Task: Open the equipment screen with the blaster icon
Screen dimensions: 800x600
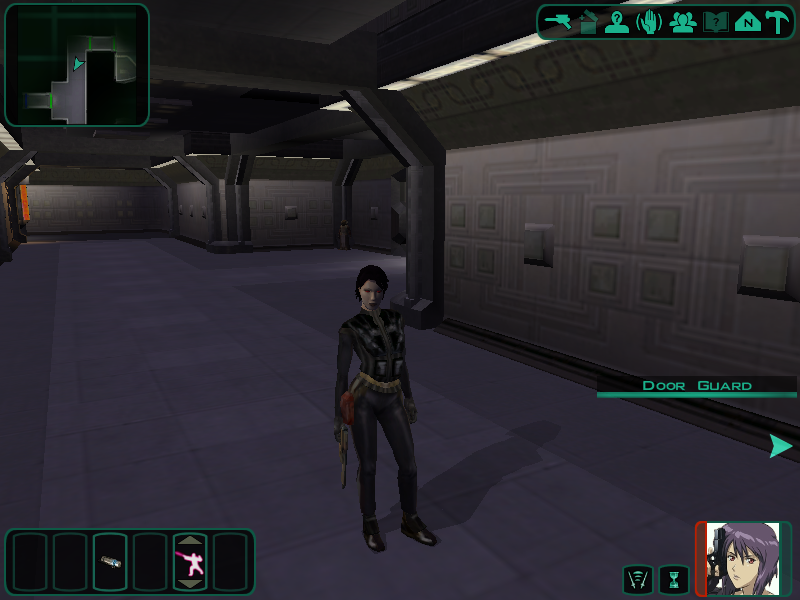Action: (x=558, y=22)
